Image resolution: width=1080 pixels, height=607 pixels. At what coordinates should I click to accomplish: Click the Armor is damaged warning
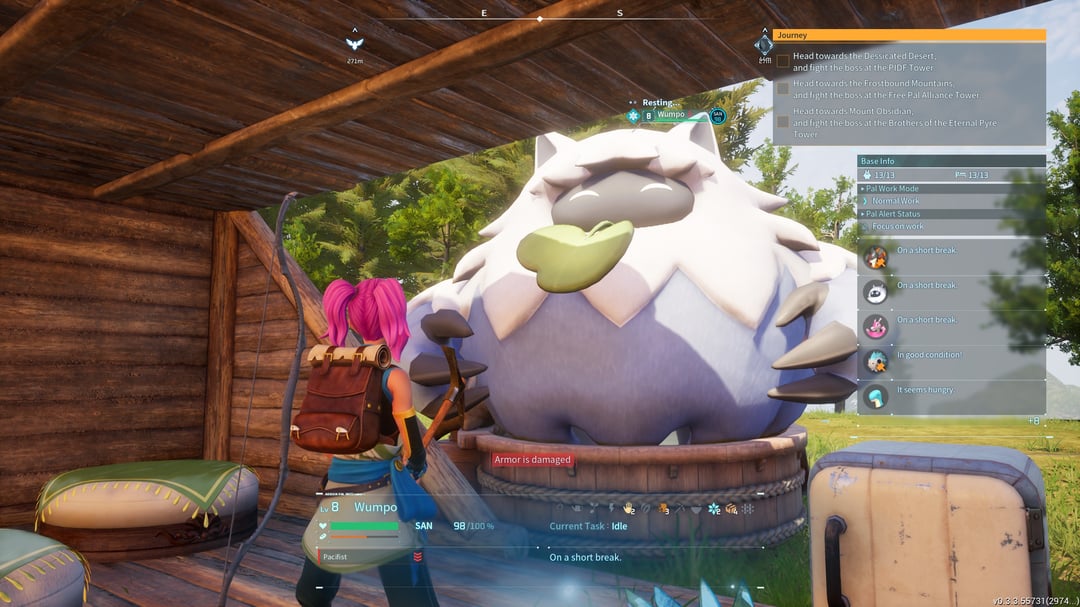tap(533, 460)
